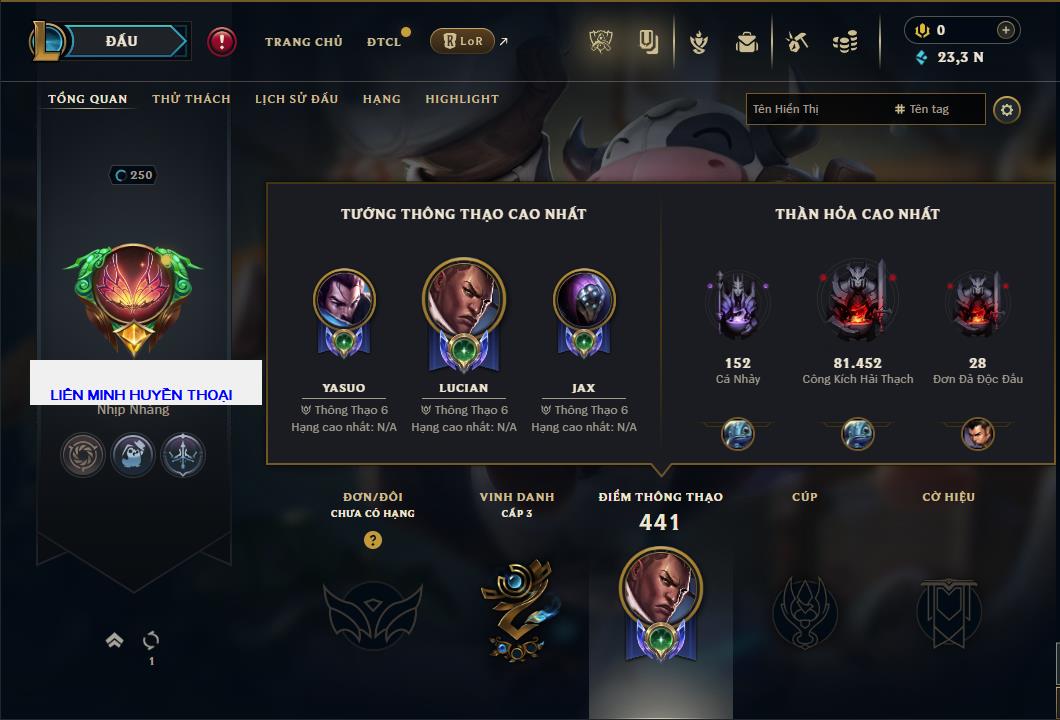Viewport: 1060px width, 720px height.
Task: Open the ĐTCL game mode
Action: [384, 42]
